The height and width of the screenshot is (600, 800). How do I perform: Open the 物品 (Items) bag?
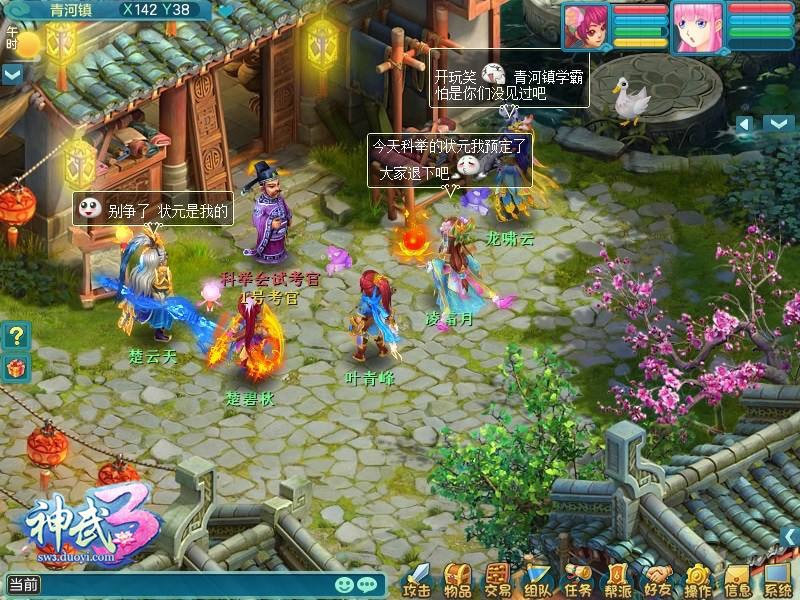pos(458,580)
